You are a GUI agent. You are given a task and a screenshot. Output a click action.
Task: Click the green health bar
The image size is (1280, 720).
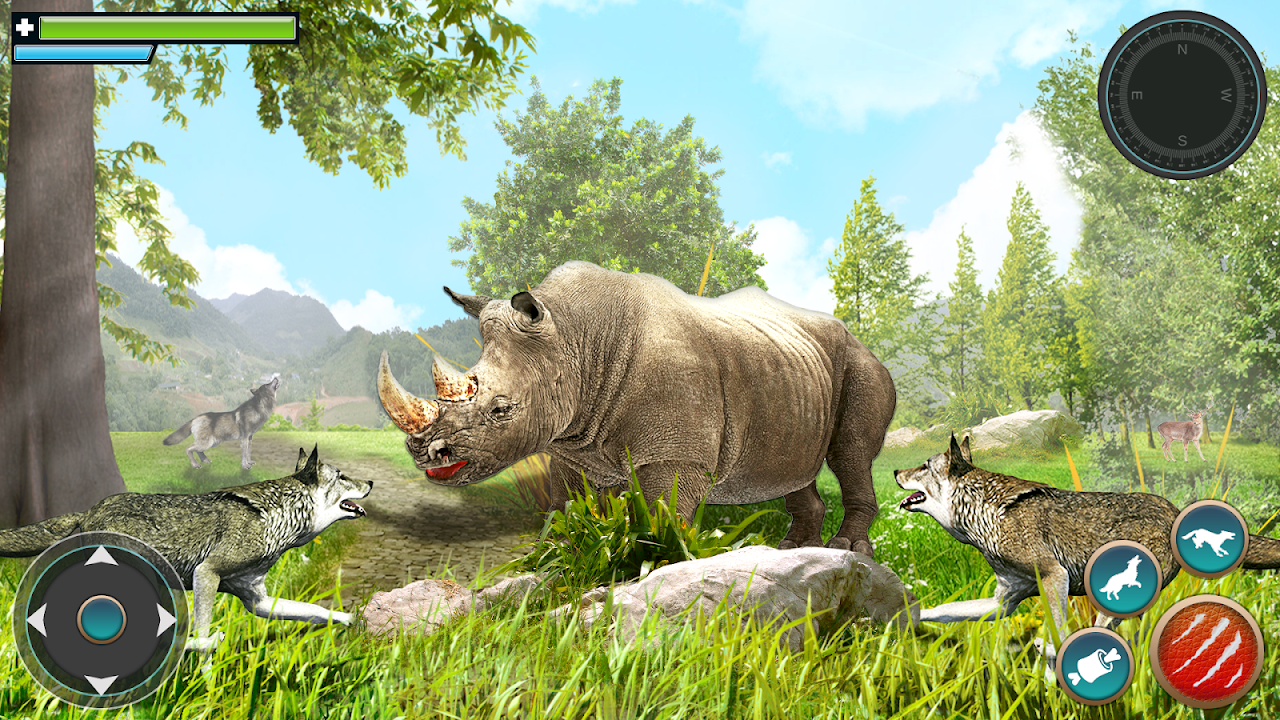[x=167, y=27]
